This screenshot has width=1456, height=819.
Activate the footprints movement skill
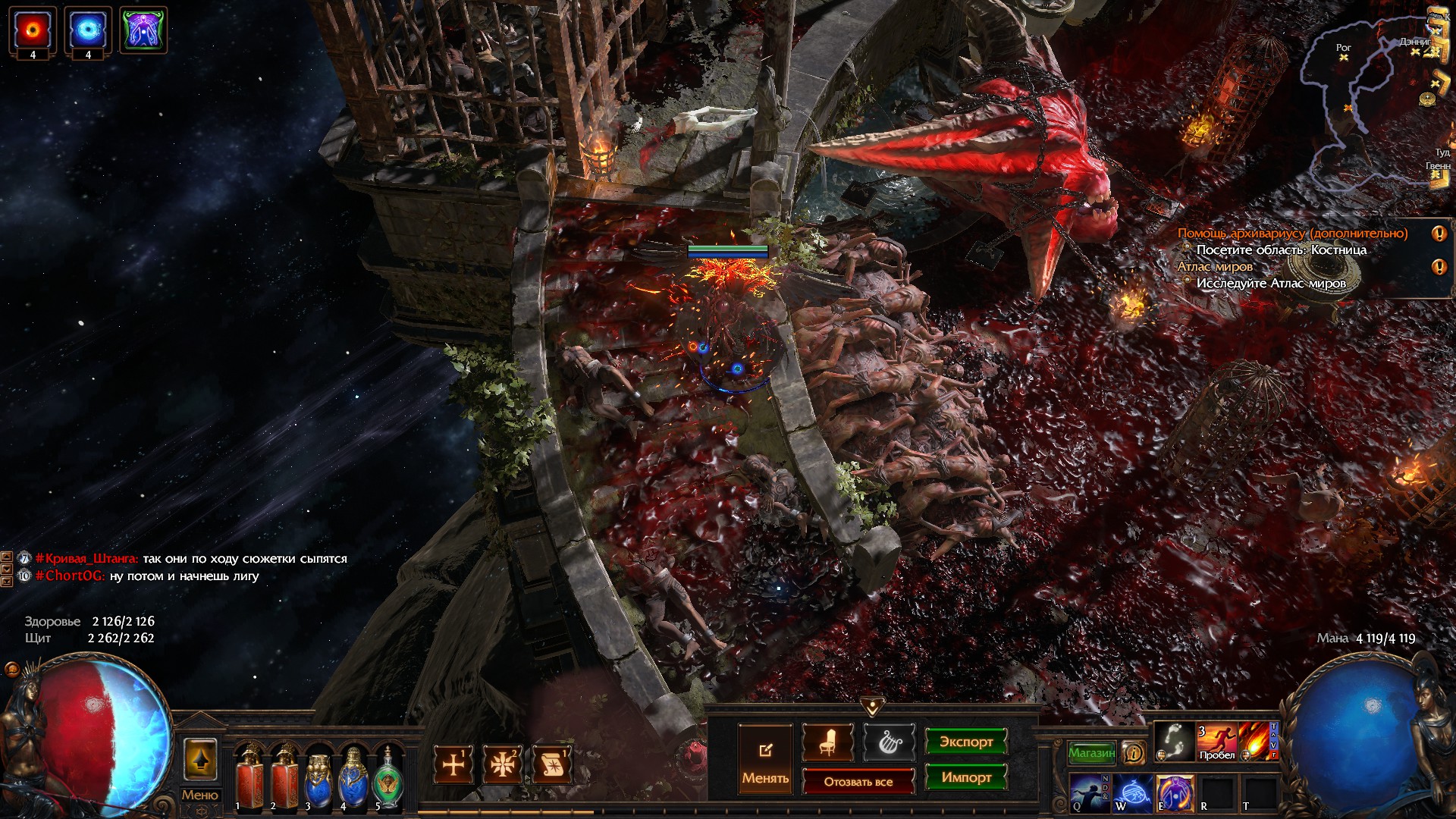coord(1174,741)
